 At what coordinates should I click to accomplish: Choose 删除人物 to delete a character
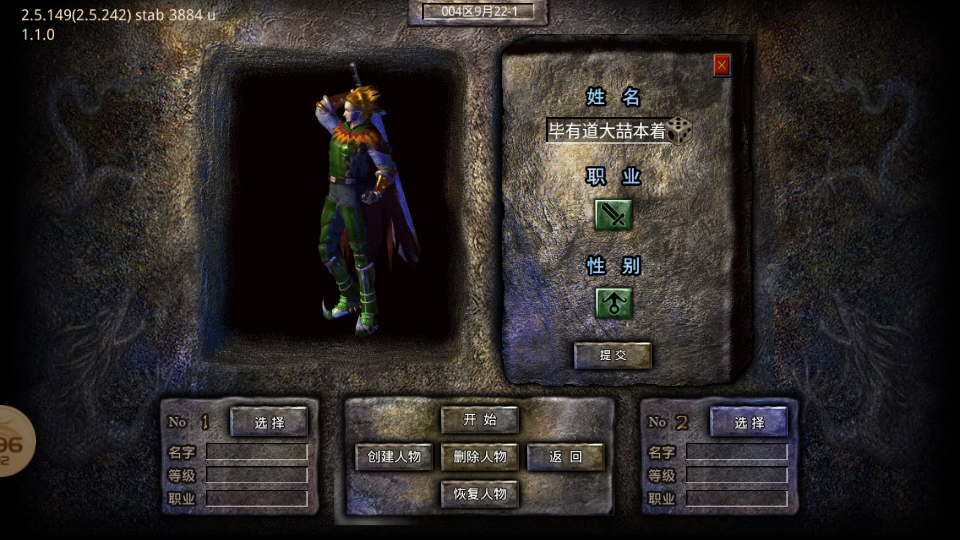pyautogui.click(x=480, y=457)
